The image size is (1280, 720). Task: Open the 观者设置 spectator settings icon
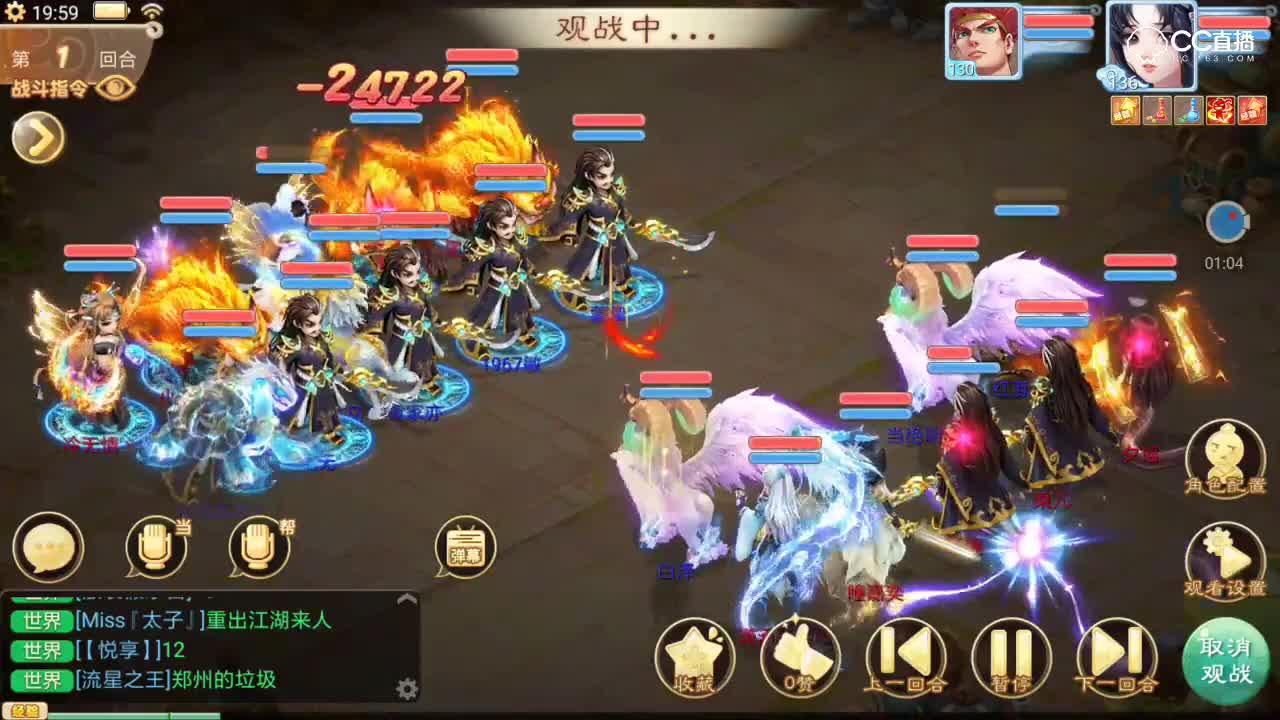1226,555
